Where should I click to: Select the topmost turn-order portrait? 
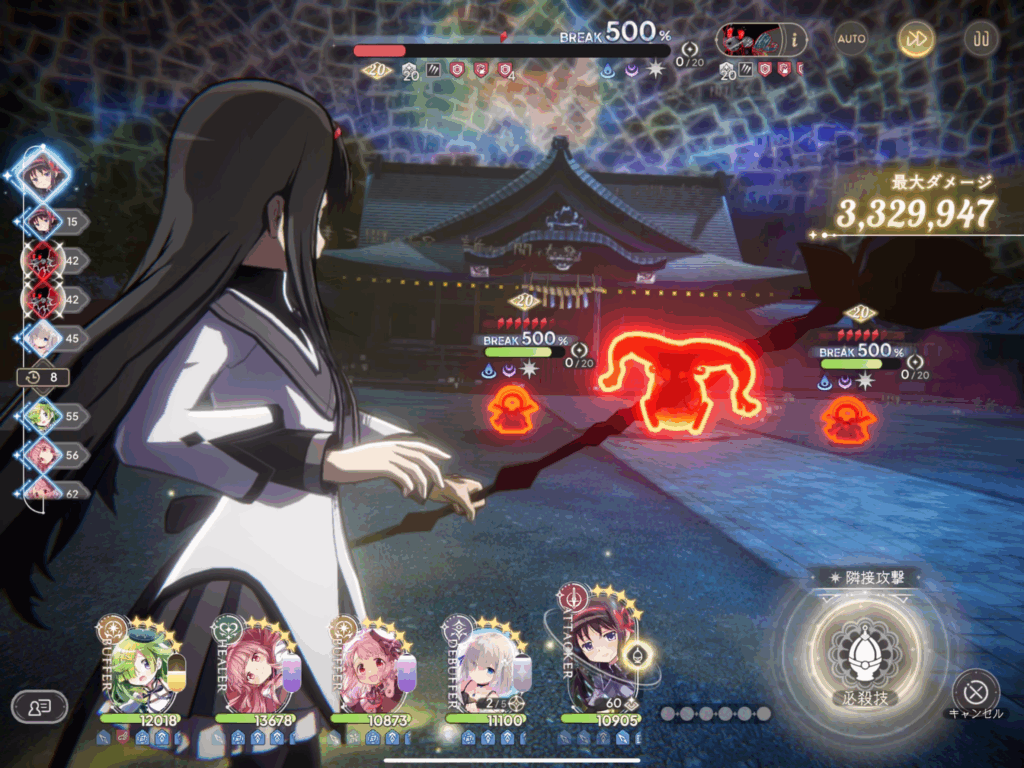click(44, 174)
